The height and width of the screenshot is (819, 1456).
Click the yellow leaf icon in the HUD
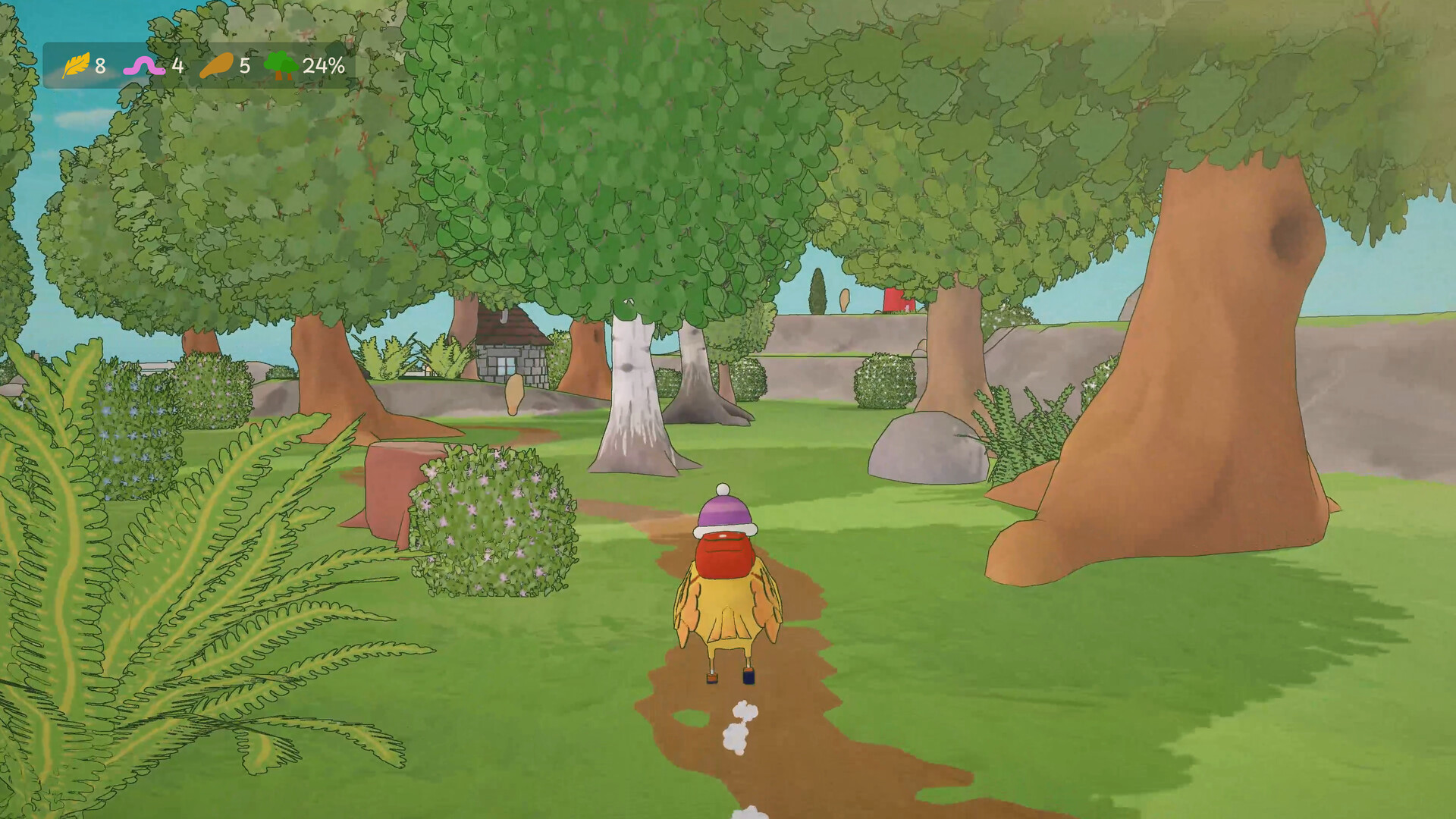point(77,67)
